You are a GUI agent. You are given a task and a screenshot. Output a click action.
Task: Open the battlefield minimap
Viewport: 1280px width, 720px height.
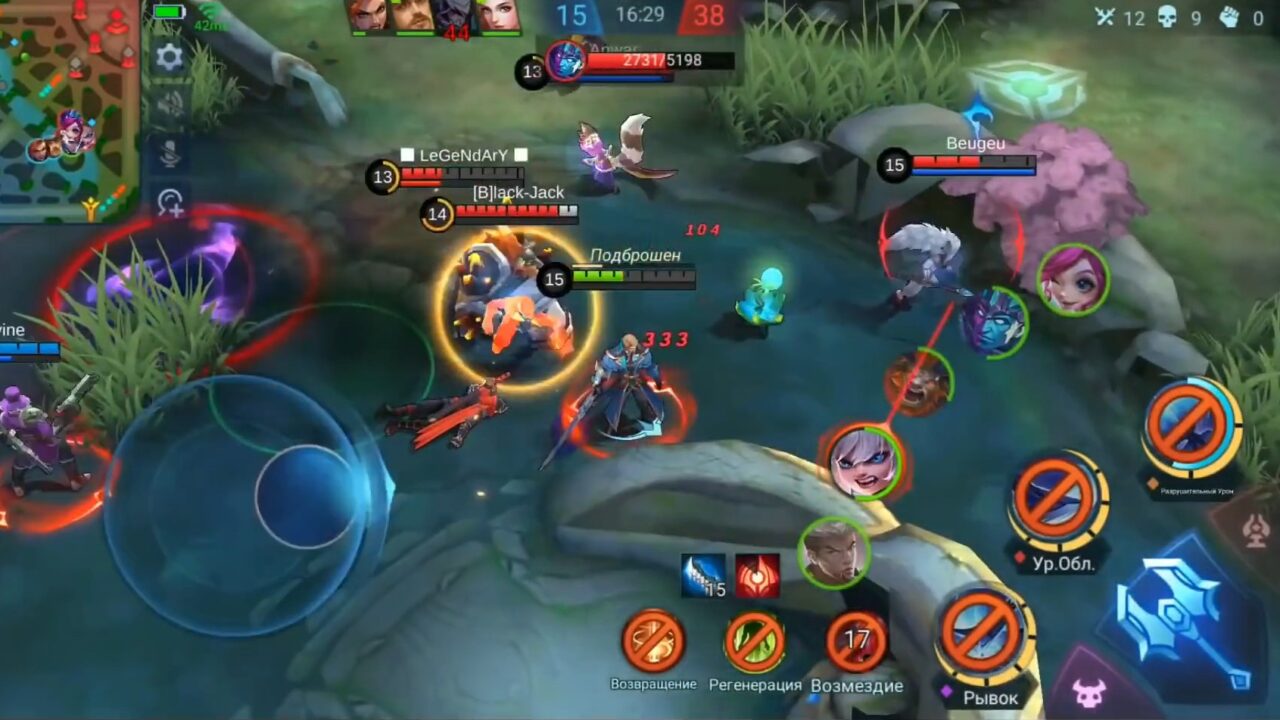(x=68, y=110)
